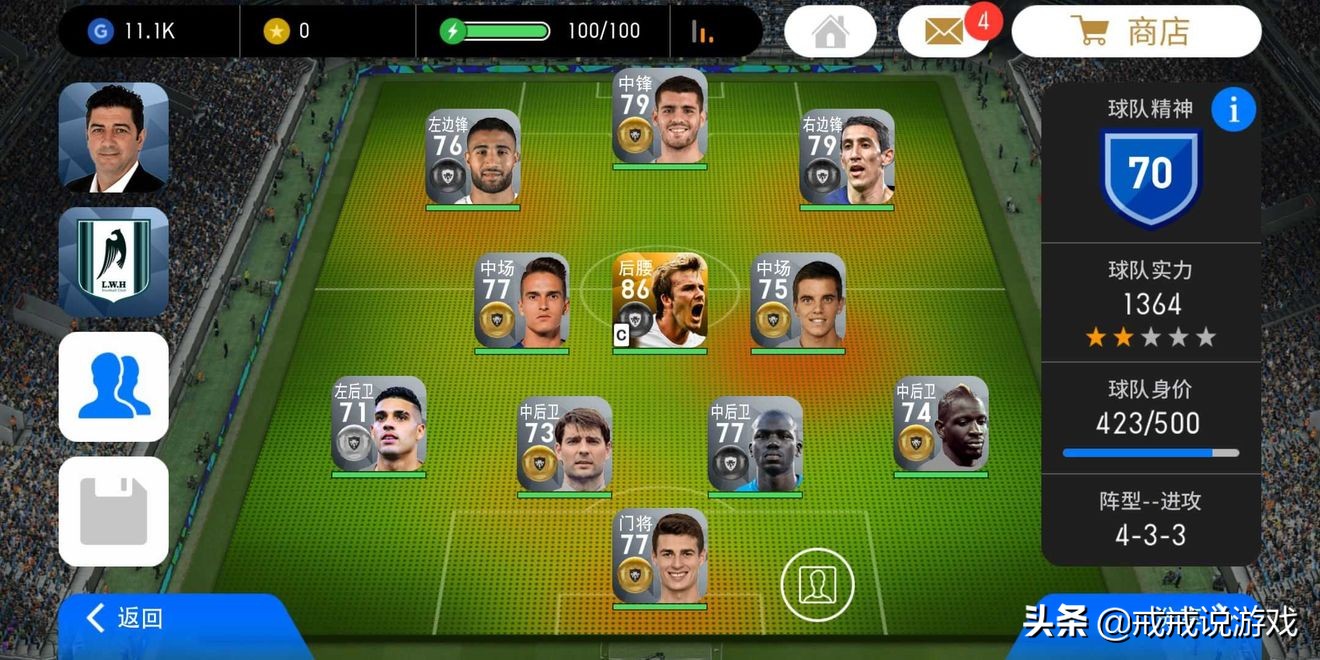
Task: Open the 阵型 4-3-3 formation panel
Action: (x=1150, y=518)
